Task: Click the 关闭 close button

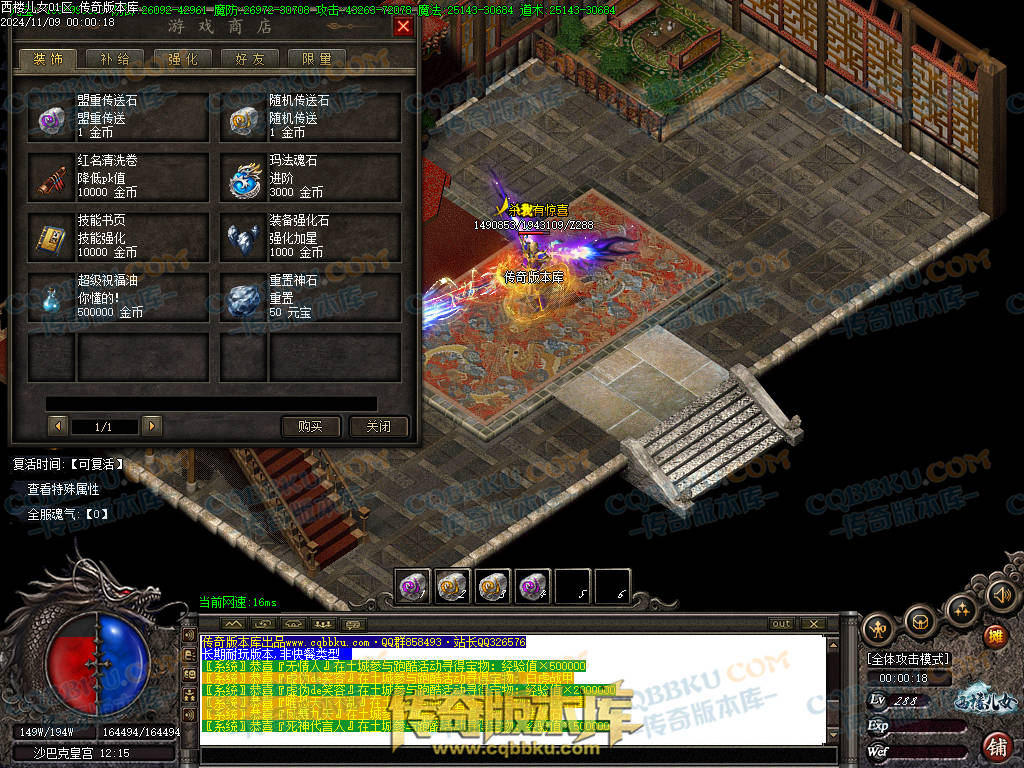Action: coord(378,427)
